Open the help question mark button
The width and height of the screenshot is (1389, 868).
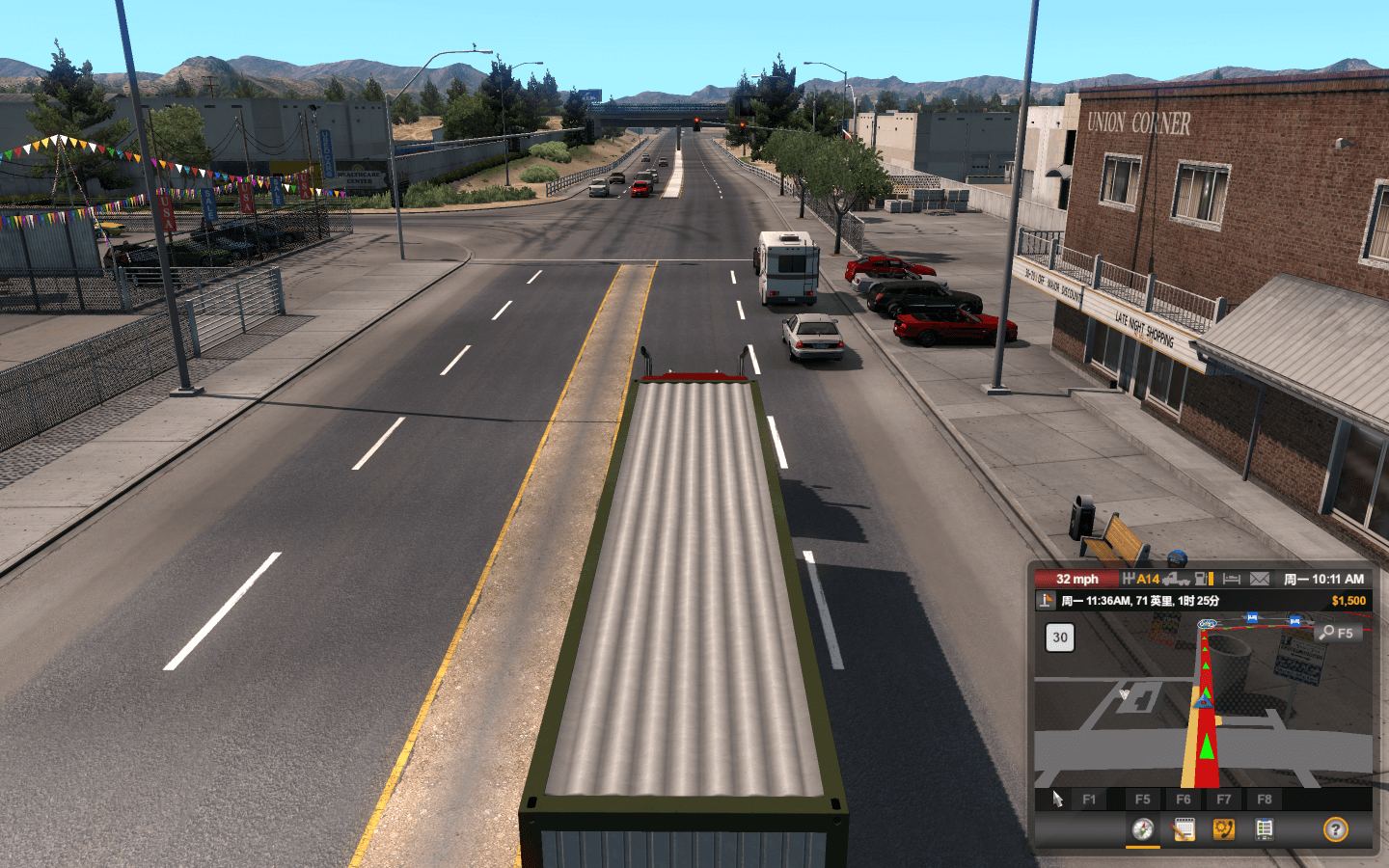[x=1335, y=829]
